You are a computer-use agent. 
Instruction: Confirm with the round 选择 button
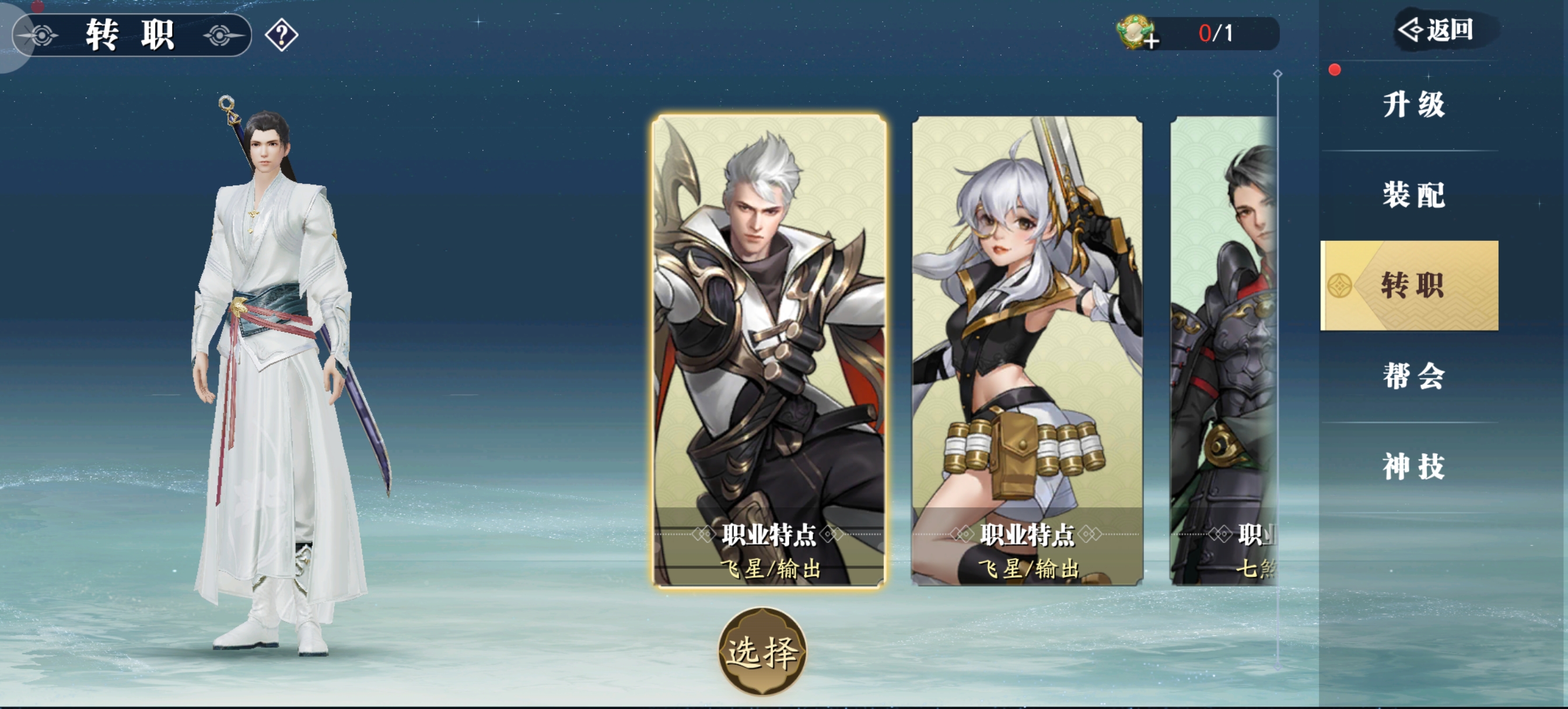762,652
